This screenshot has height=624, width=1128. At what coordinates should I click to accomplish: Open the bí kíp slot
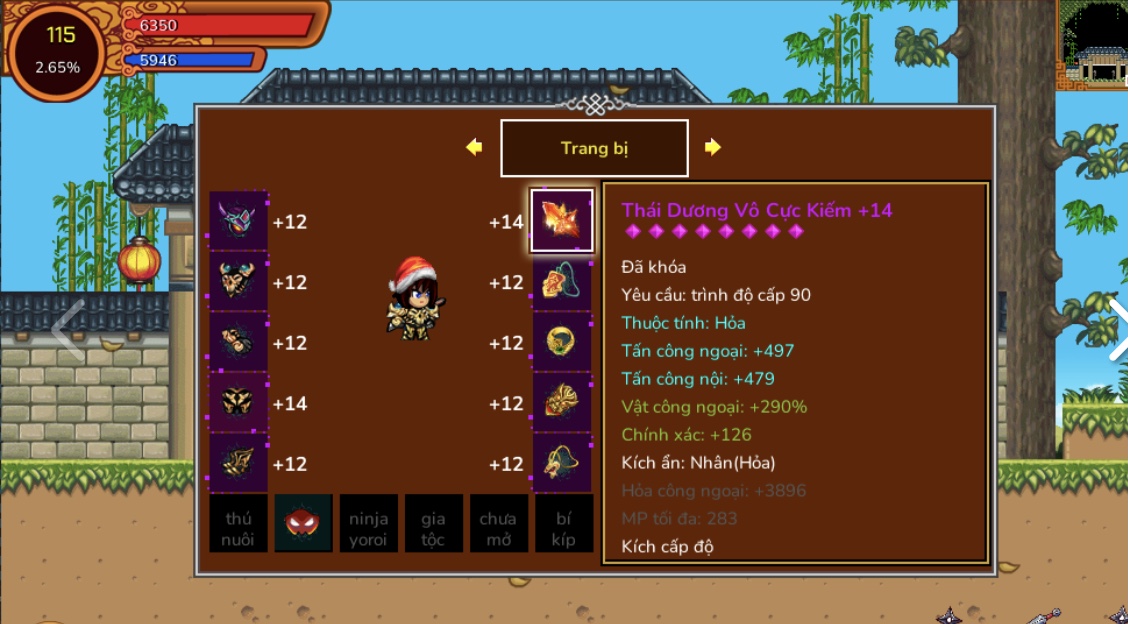[x=563, y=523]
